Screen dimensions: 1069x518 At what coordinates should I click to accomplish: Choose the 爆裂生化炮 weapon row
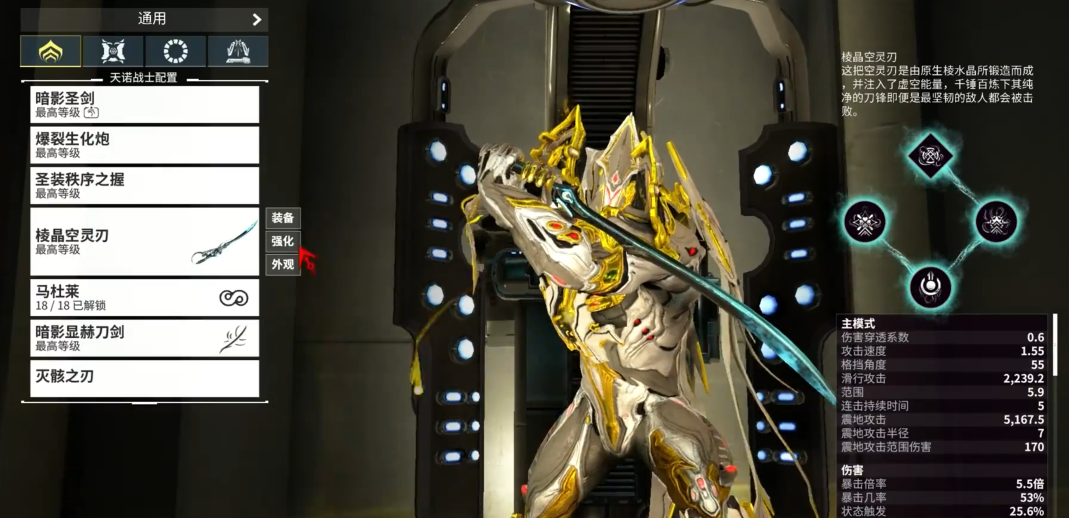pyautogui.click(x=144, y=145)
